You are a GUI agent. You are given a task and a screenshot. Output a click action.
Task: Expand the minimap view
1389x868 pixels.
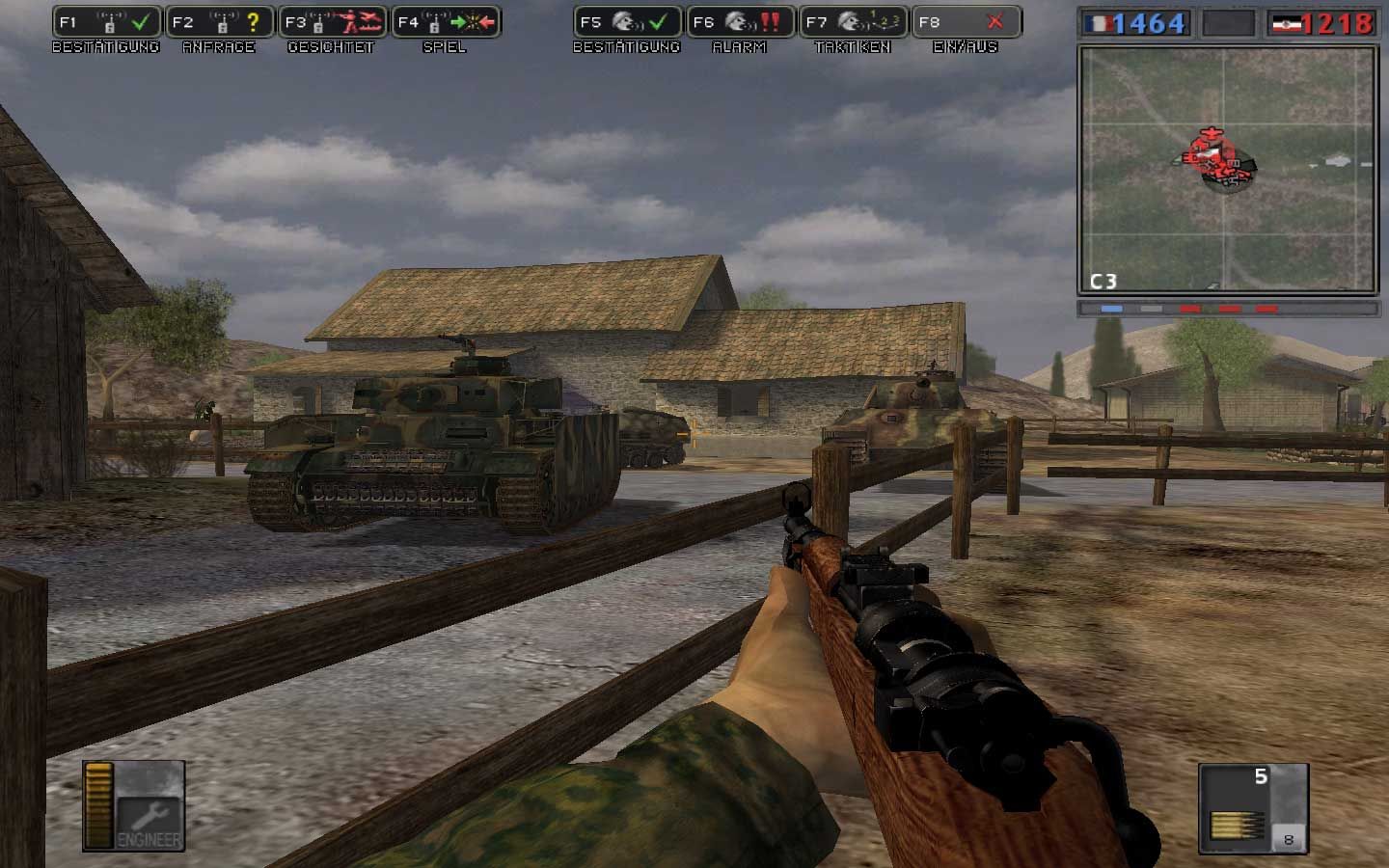coord(1231,164)
